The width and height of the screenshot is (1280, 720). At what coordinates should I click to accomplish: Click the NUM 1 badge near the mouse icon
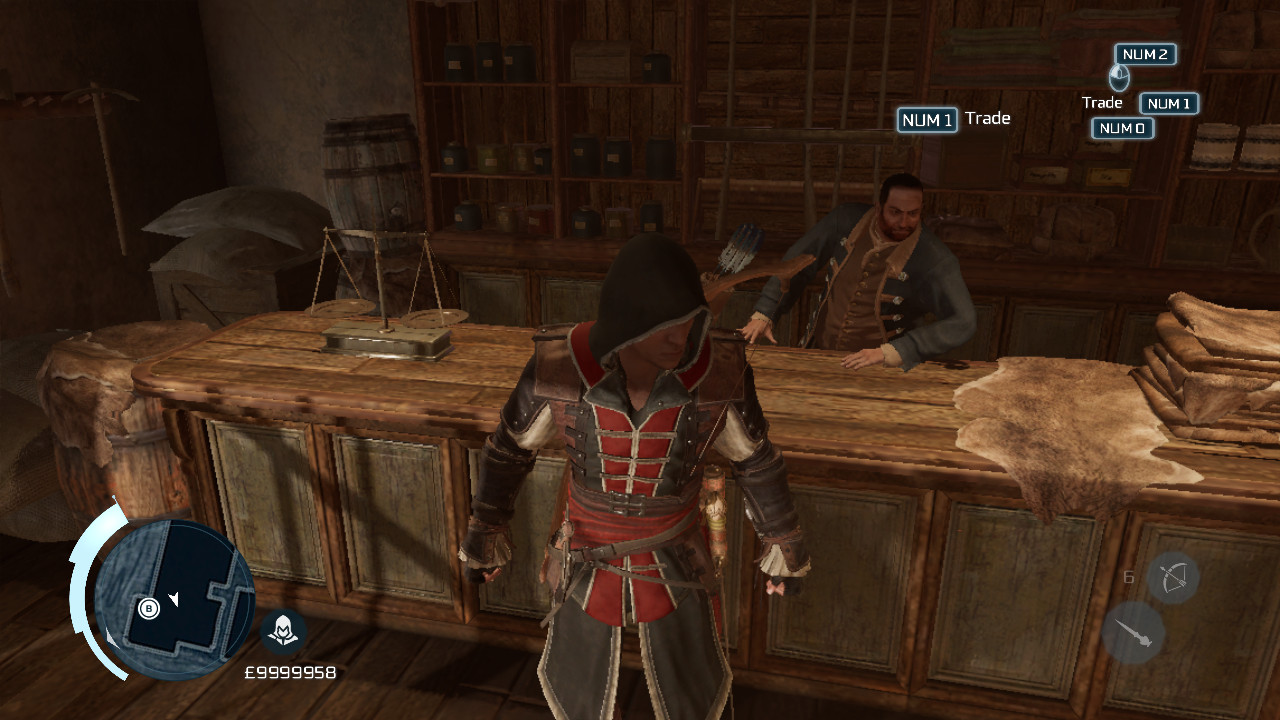[1168, 103]
